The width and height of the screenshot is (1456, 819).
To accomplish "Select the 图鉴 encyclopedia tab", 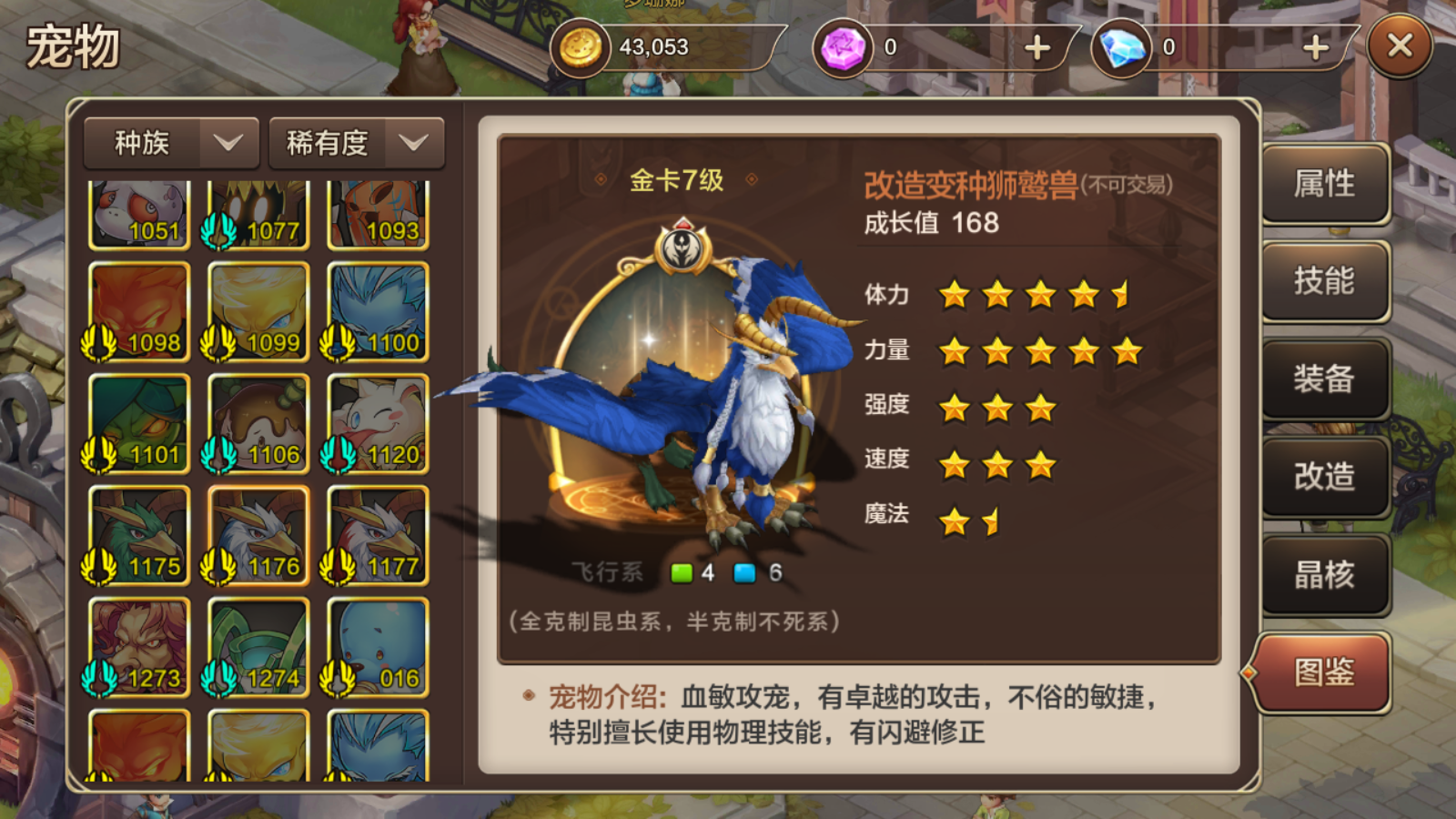I will tap(1325, 672).
